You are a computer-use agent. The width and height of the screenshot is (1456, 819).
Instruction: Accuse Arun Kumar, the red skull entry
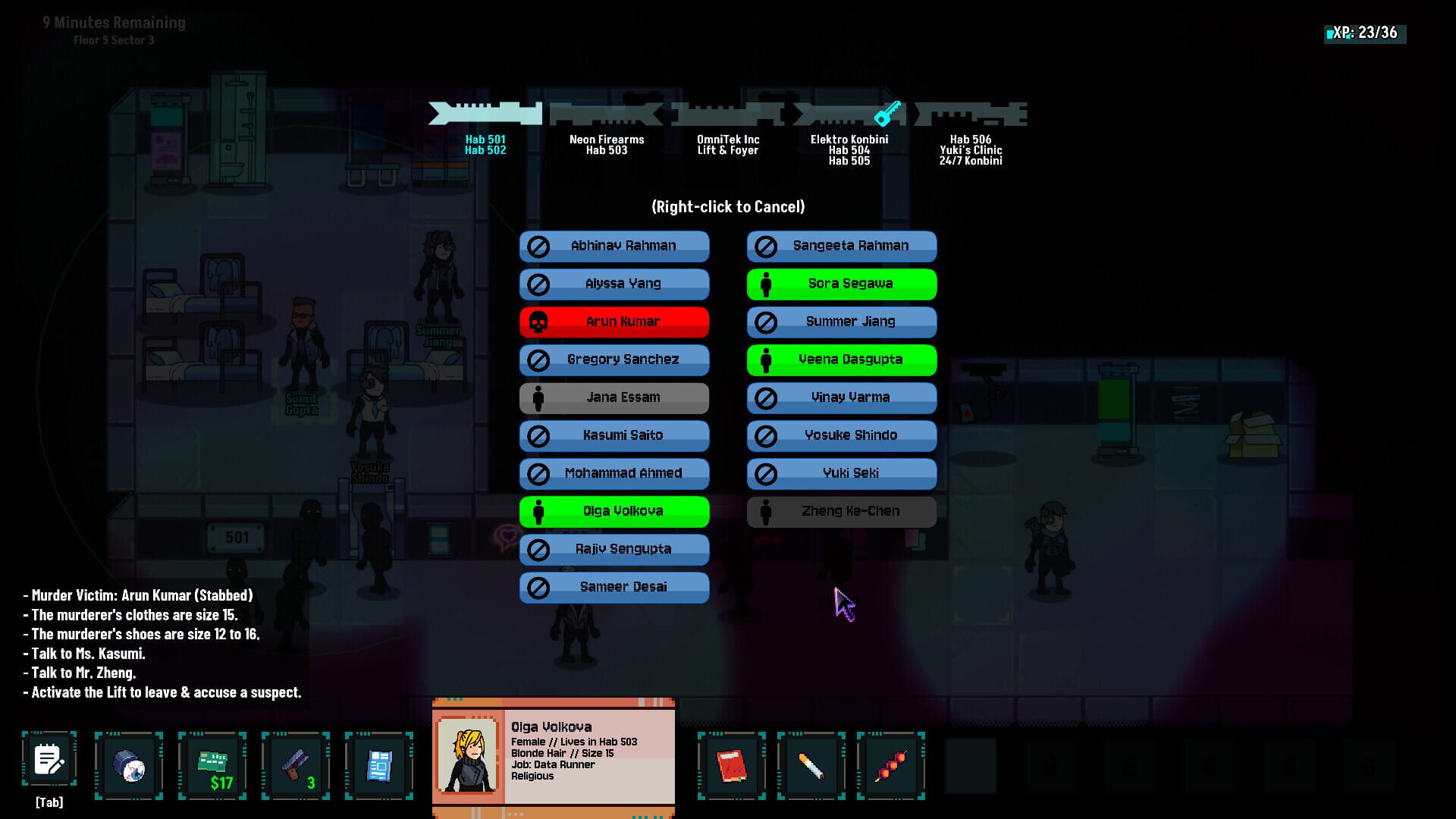click(x=614, y=322)
